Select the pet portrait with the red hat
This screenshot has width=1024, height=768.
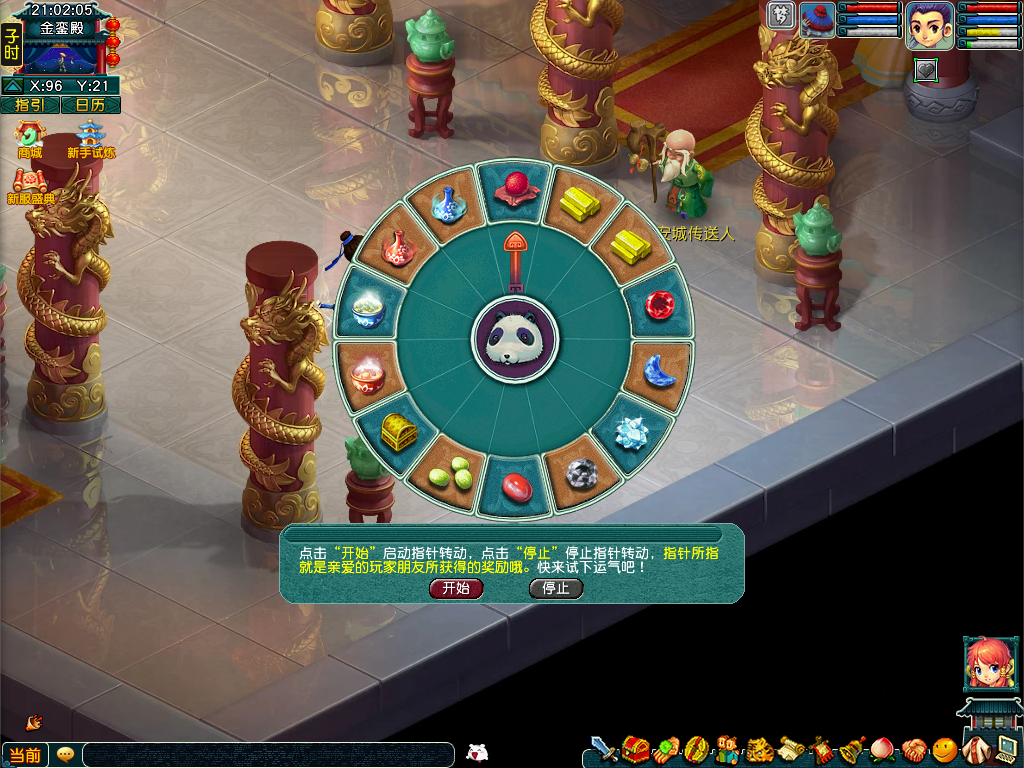click(x=817, y=20)
